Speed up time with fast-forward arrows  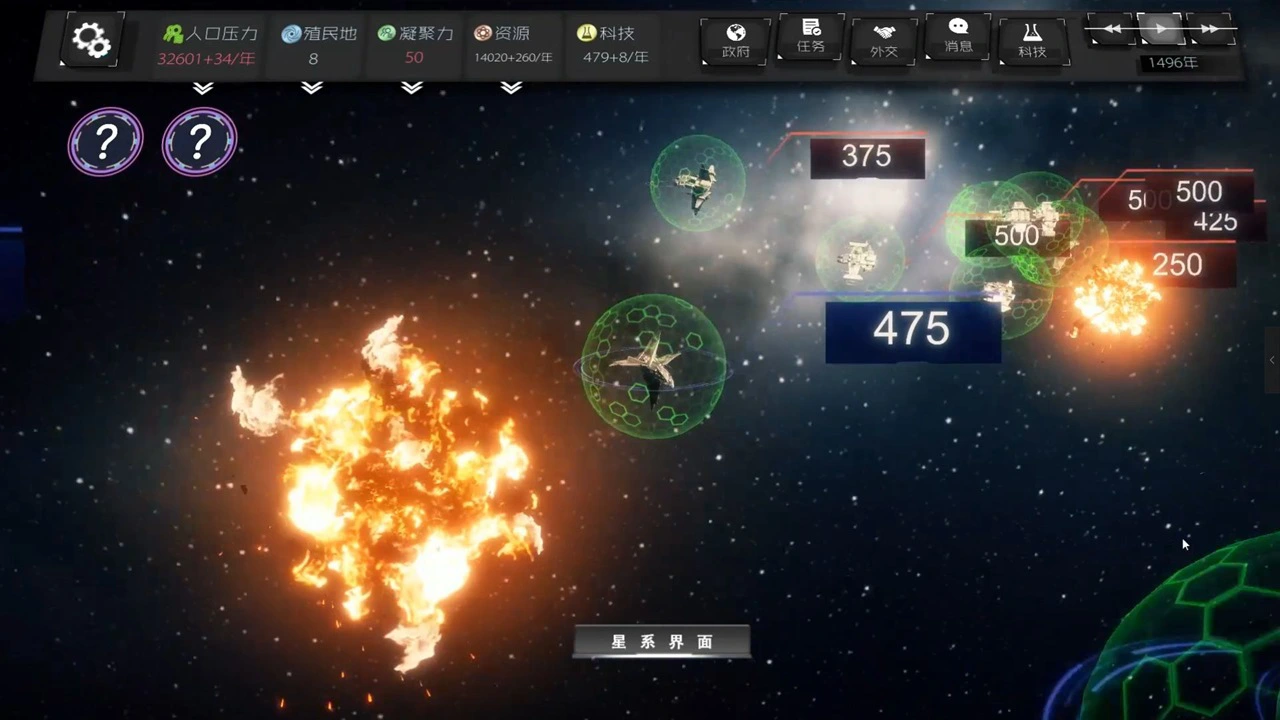click(x=1210, y=29)
